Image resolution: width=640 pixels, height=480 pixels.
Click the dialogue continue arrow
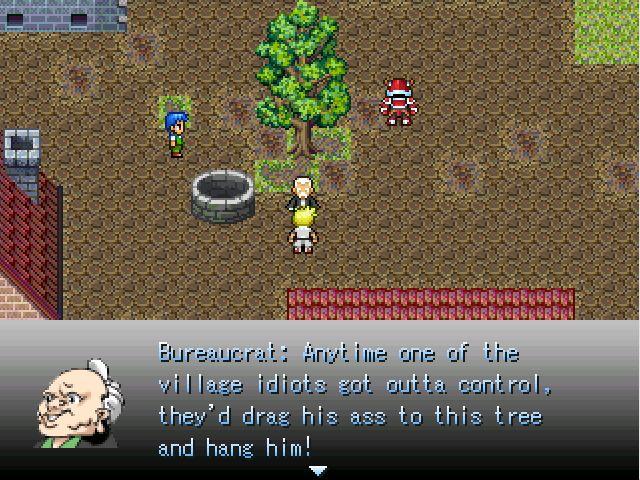318,469
